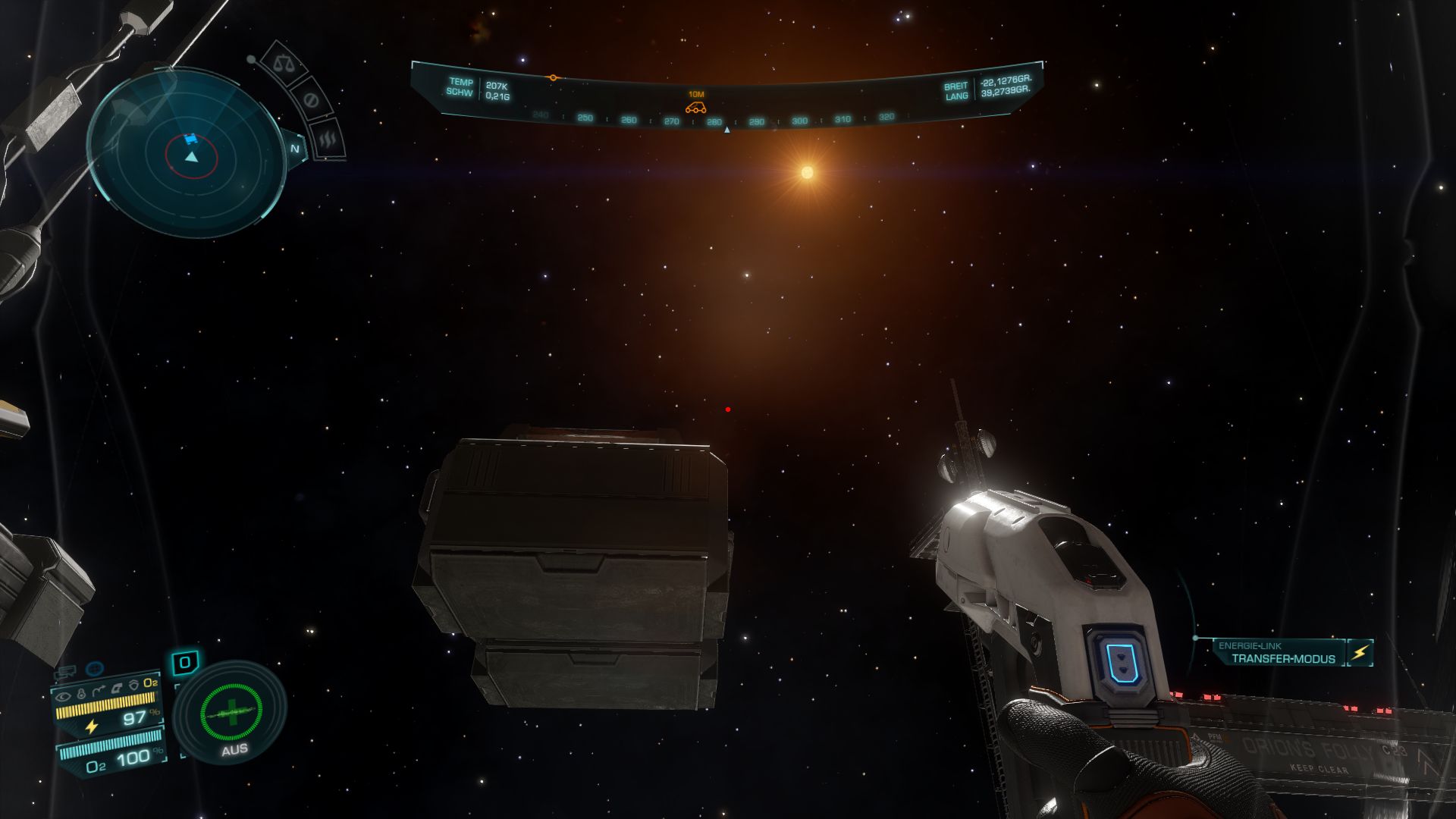Select the prohibited circle status icon
The image size is (1456, 819).
pos(309,100)
